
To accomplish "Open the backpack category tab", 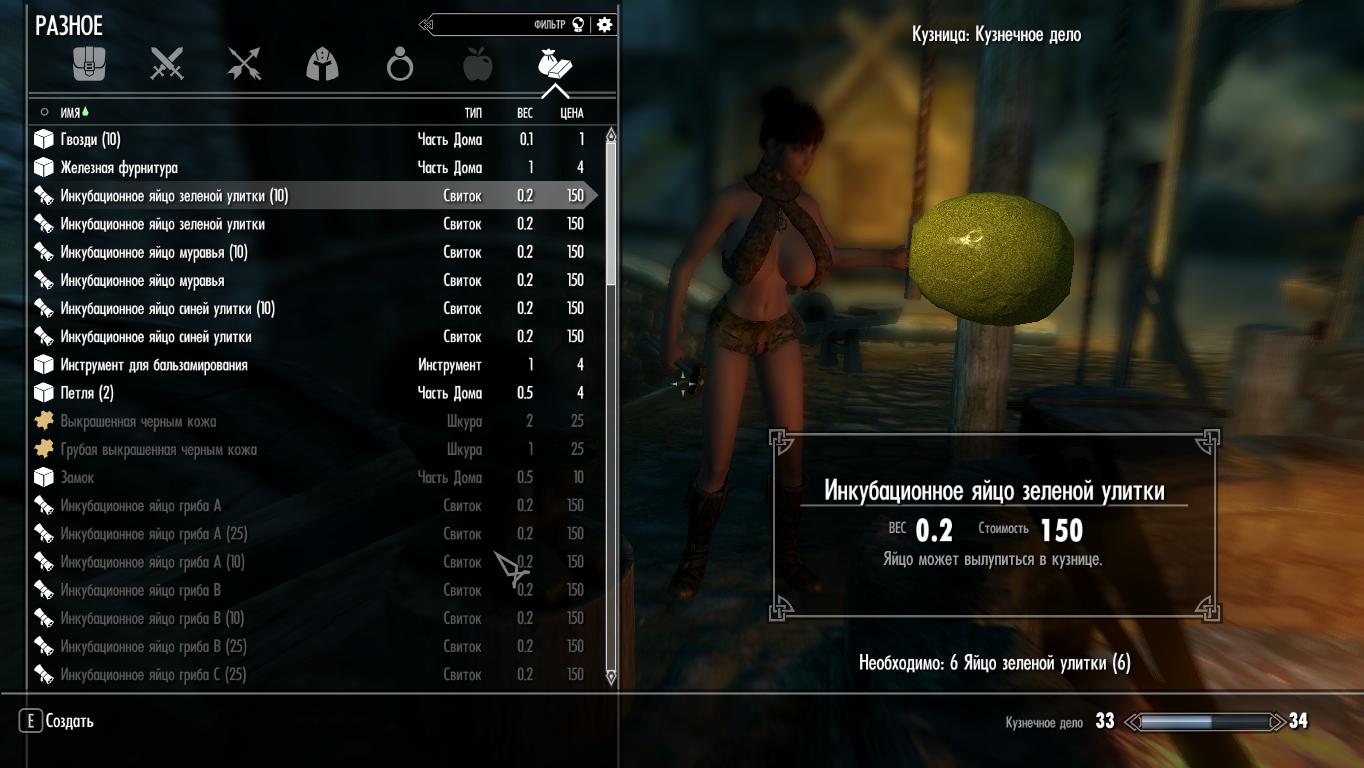I will [89, 66].
